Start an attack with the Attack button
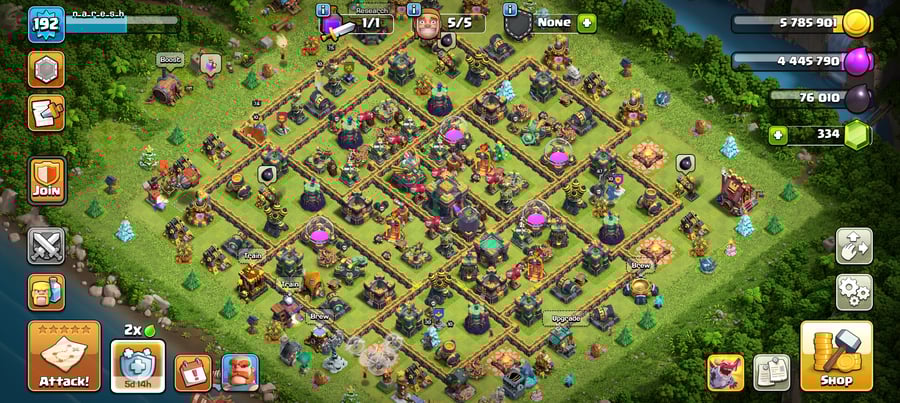 [64, 356]
